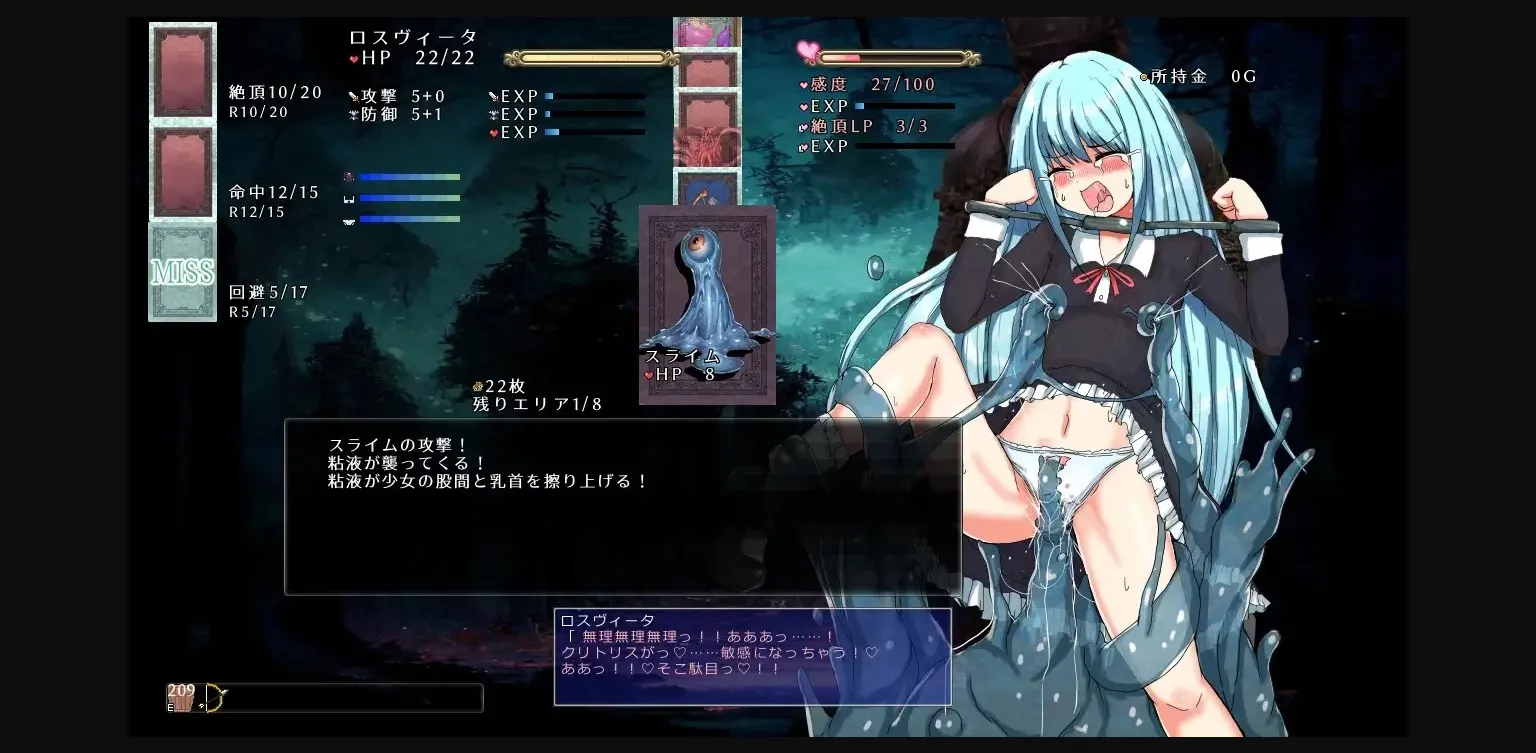Click the coin icon next to 22枚
The width and height of the screenshot is (1536, 753).
(478, 386)
